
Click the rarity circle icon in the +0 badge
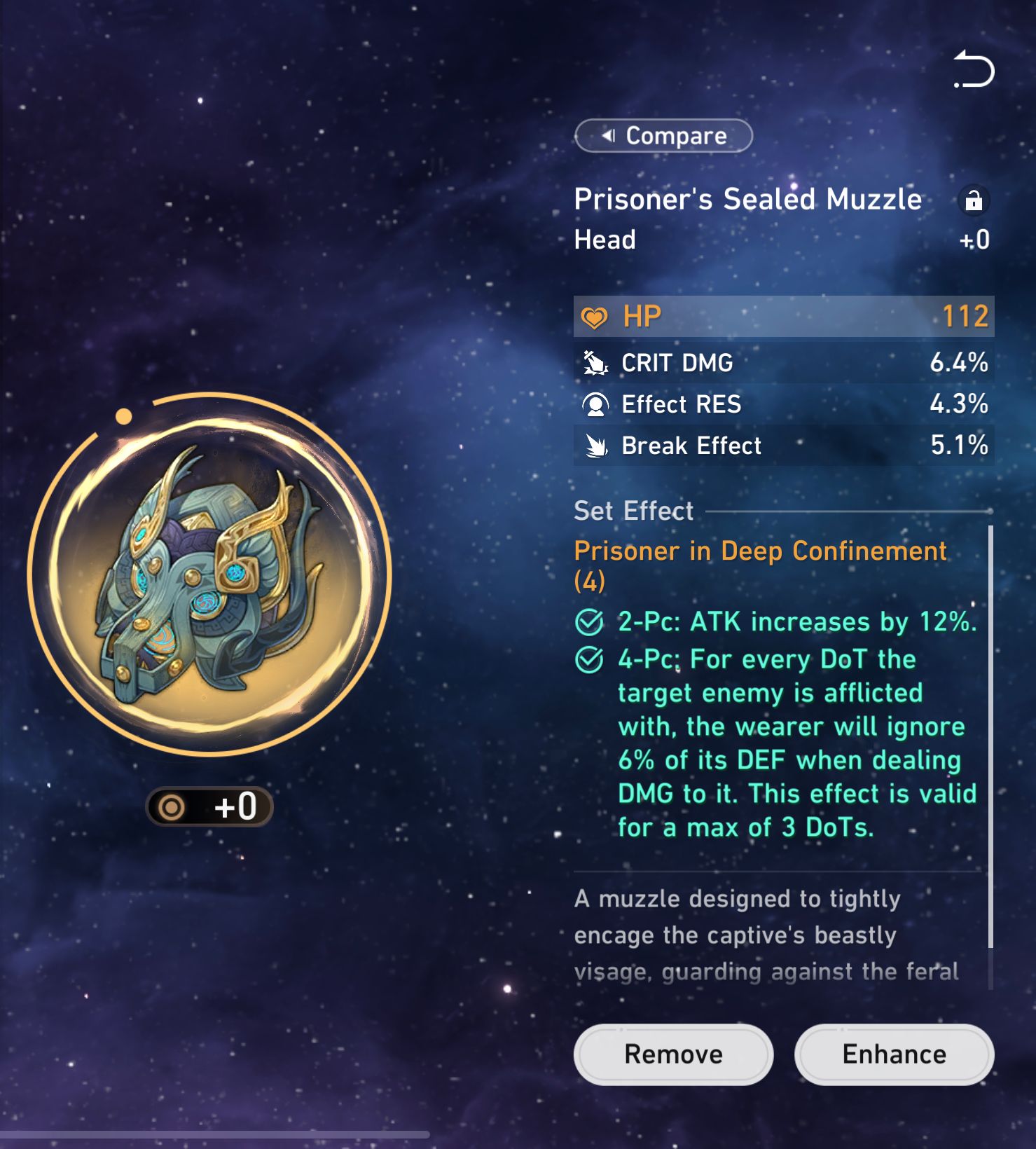point(172,806)
